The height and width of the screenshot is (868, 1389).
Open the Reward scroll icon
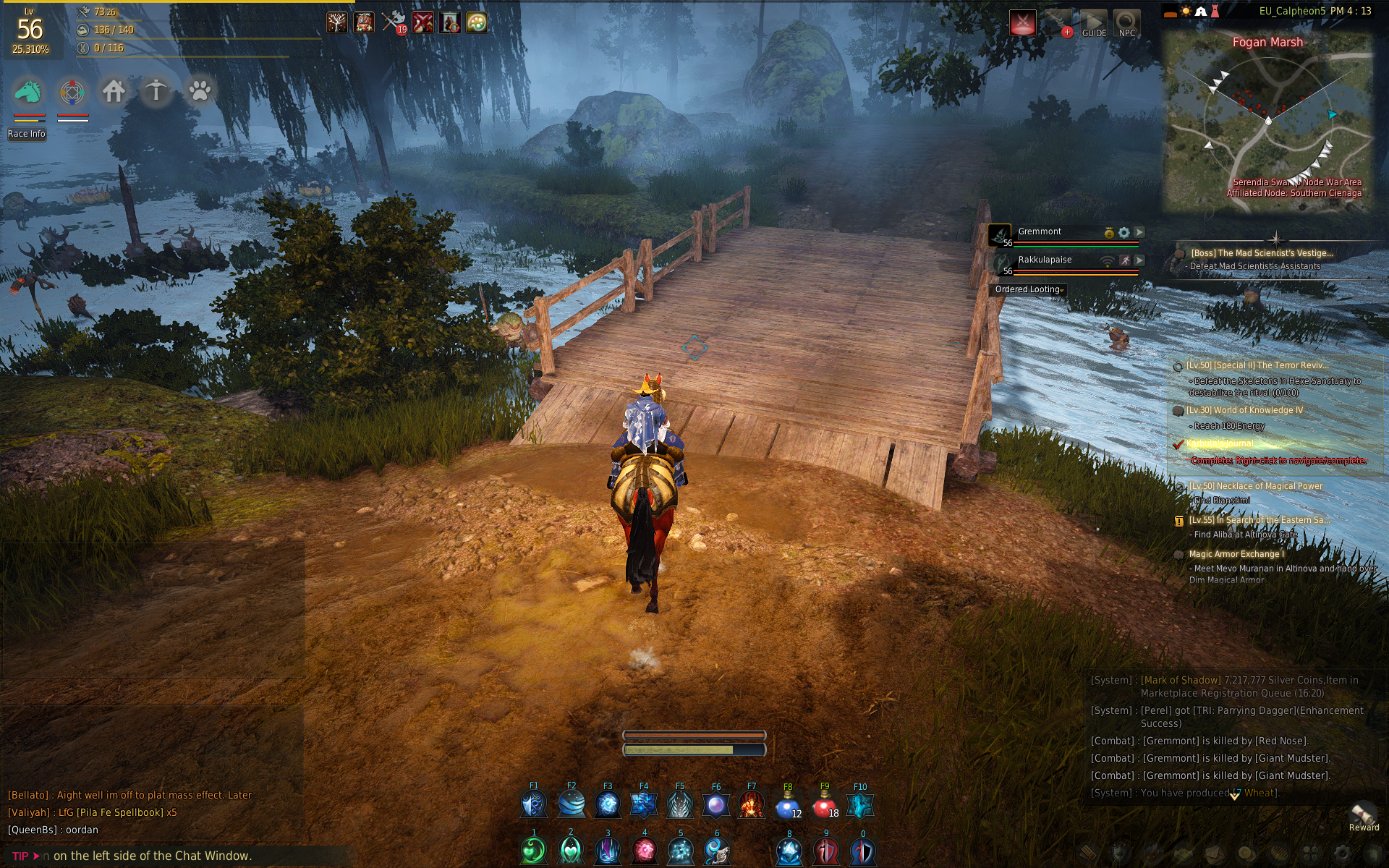[1364, 814]
